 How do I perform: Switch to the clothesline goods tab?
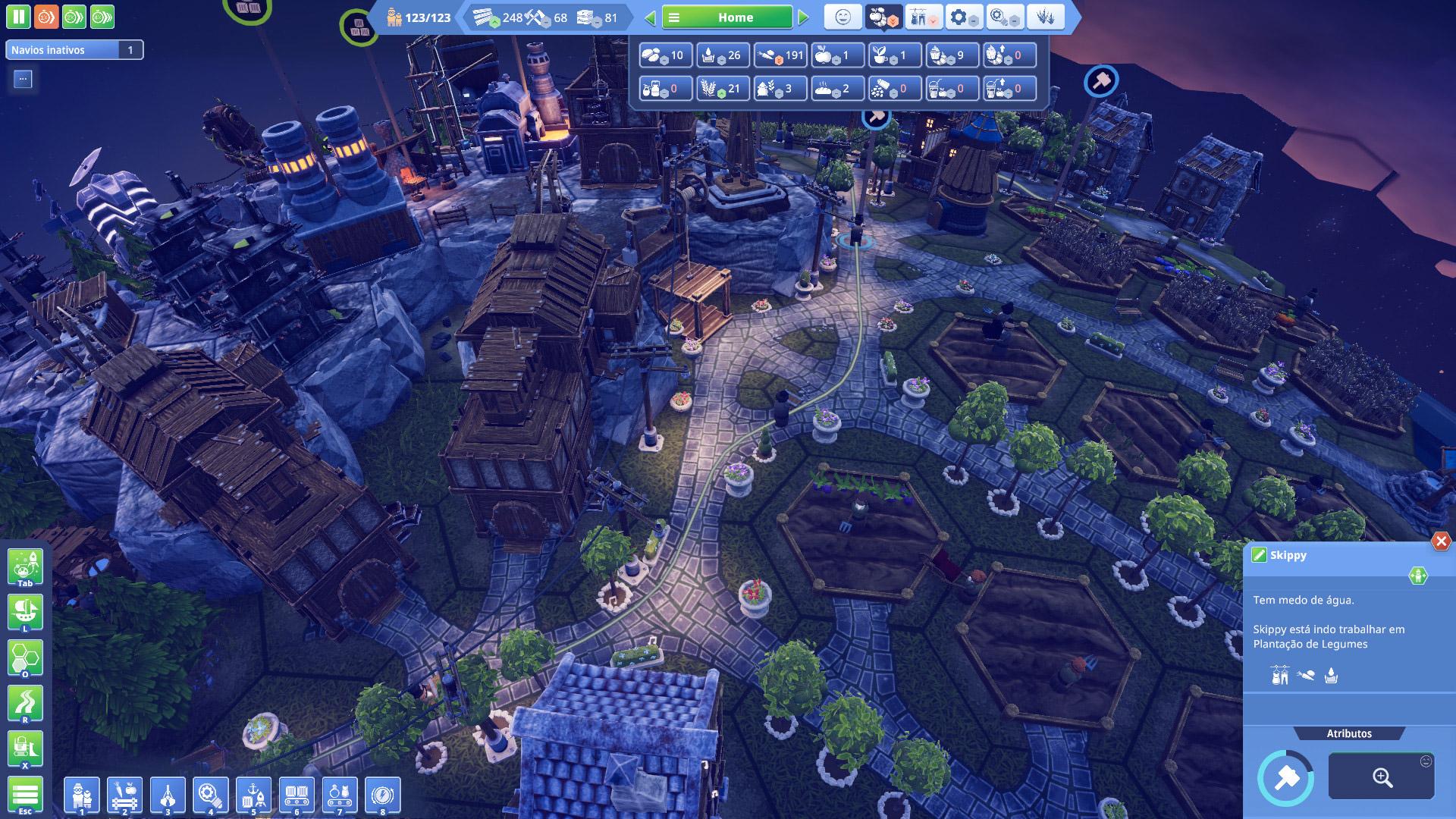923,17
